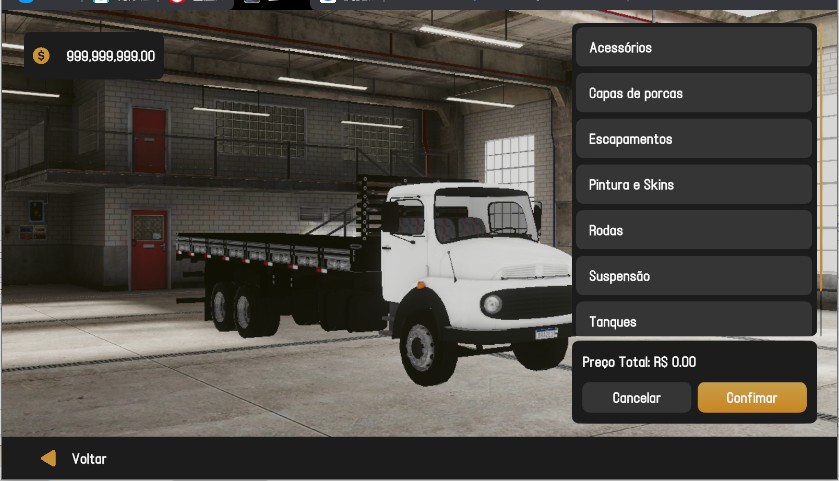839x481 pixels.
Task: Click the Cancelar button
Action: tap(636, 397)
